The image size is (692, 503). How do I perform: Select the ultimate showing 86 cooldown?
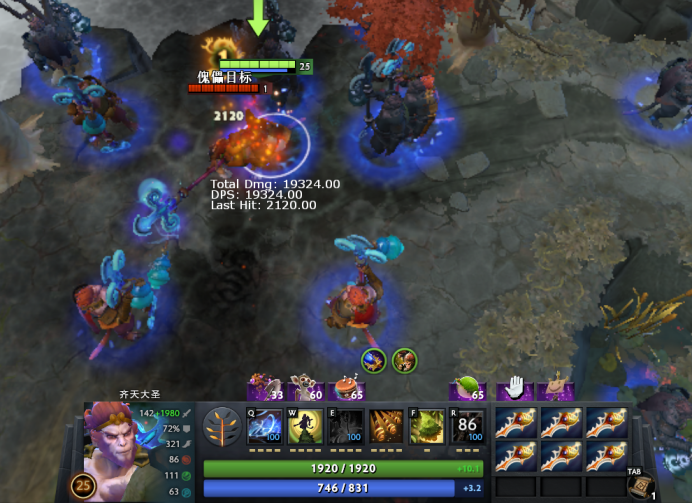pyautogui.click(x=468, y=427)
